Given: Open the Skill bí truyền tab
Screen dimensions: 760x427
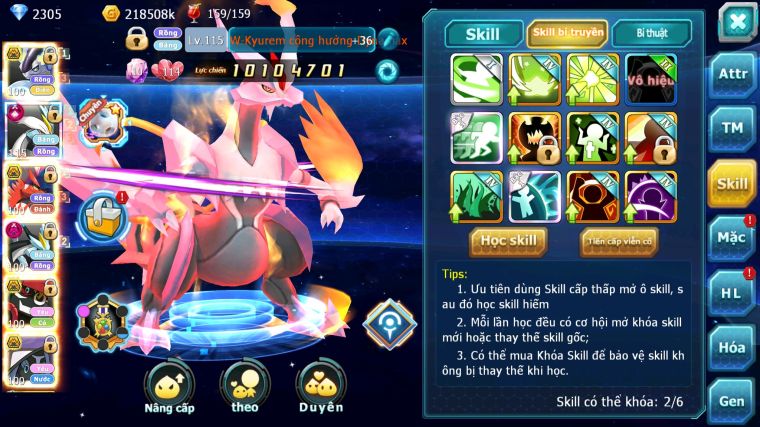Looking at the screenshot, I should pos(567,33).
